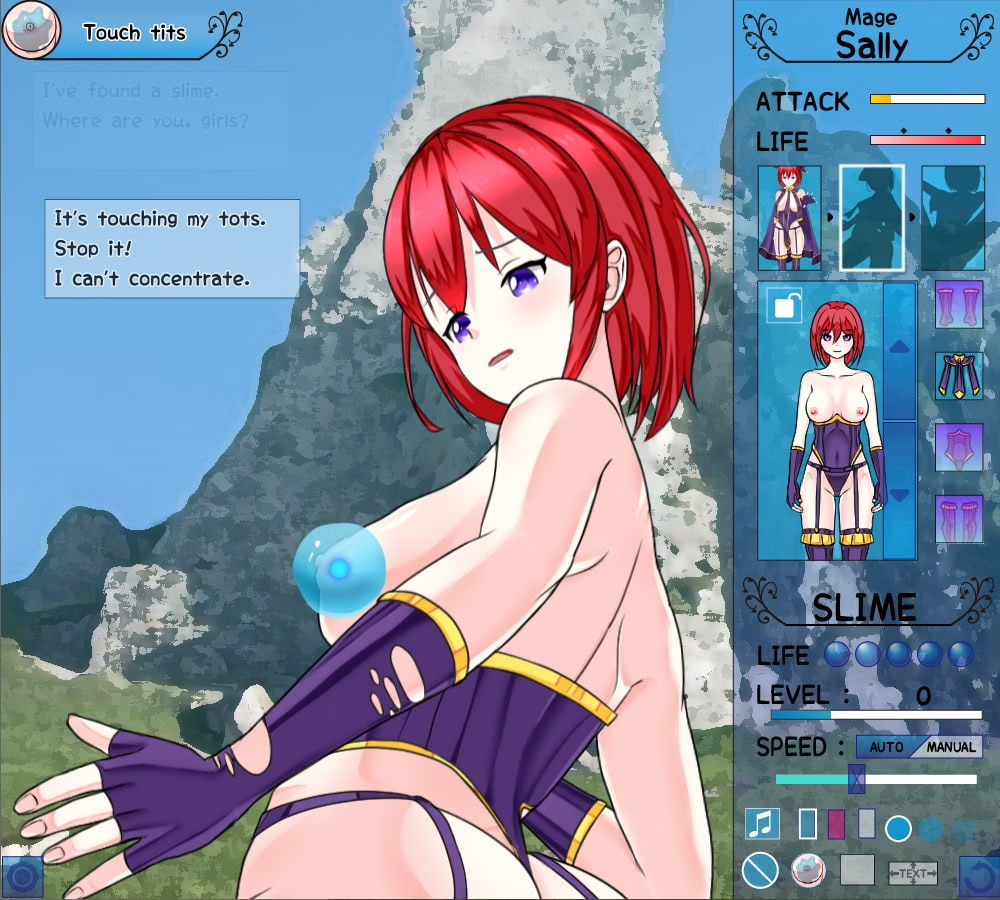Click the crossed-circle stop button
This screenshot has height=900, width=1000.
click(x=761, y=870)
